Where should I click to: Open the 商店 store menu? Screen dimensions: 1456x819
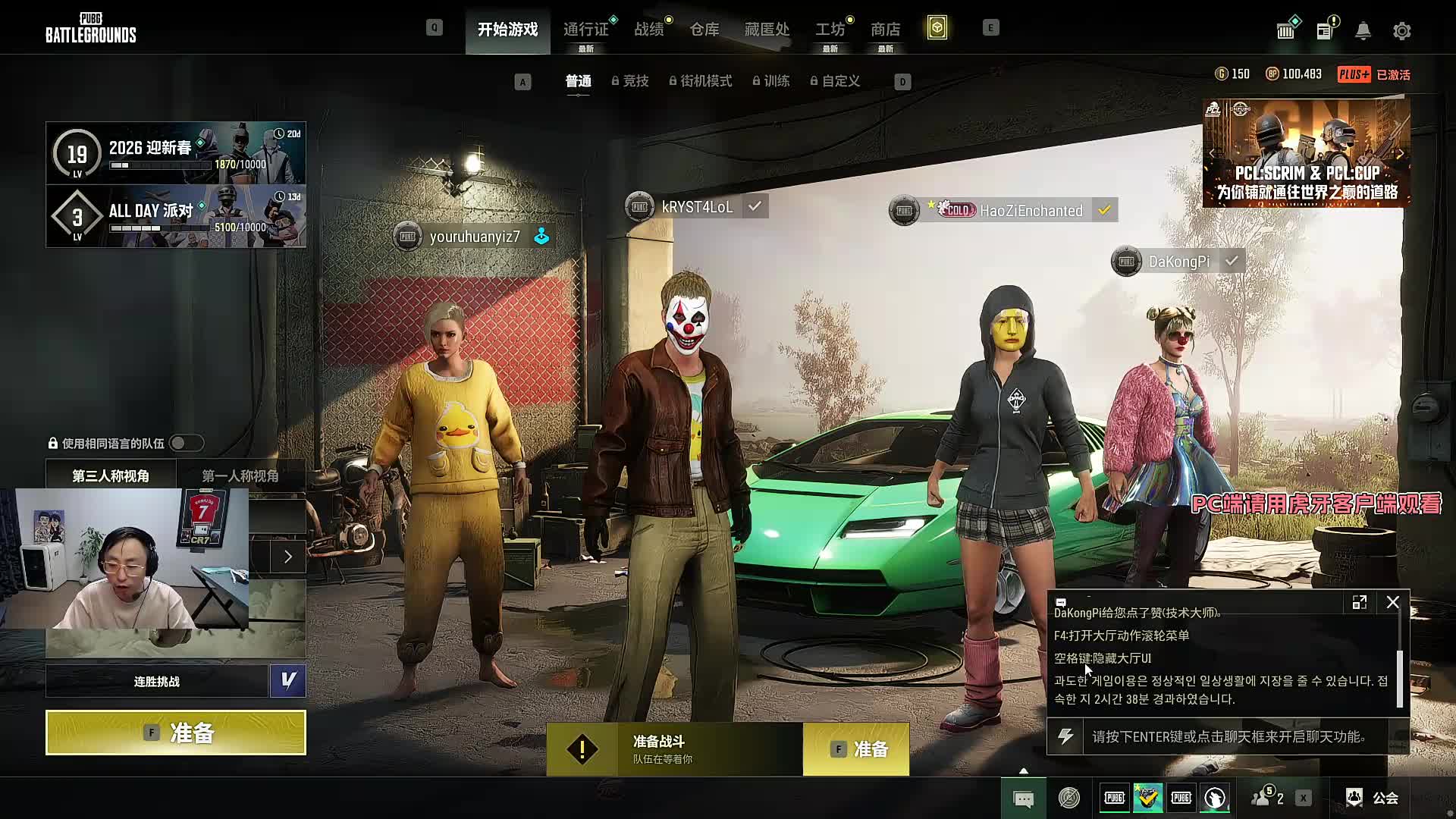885,30
